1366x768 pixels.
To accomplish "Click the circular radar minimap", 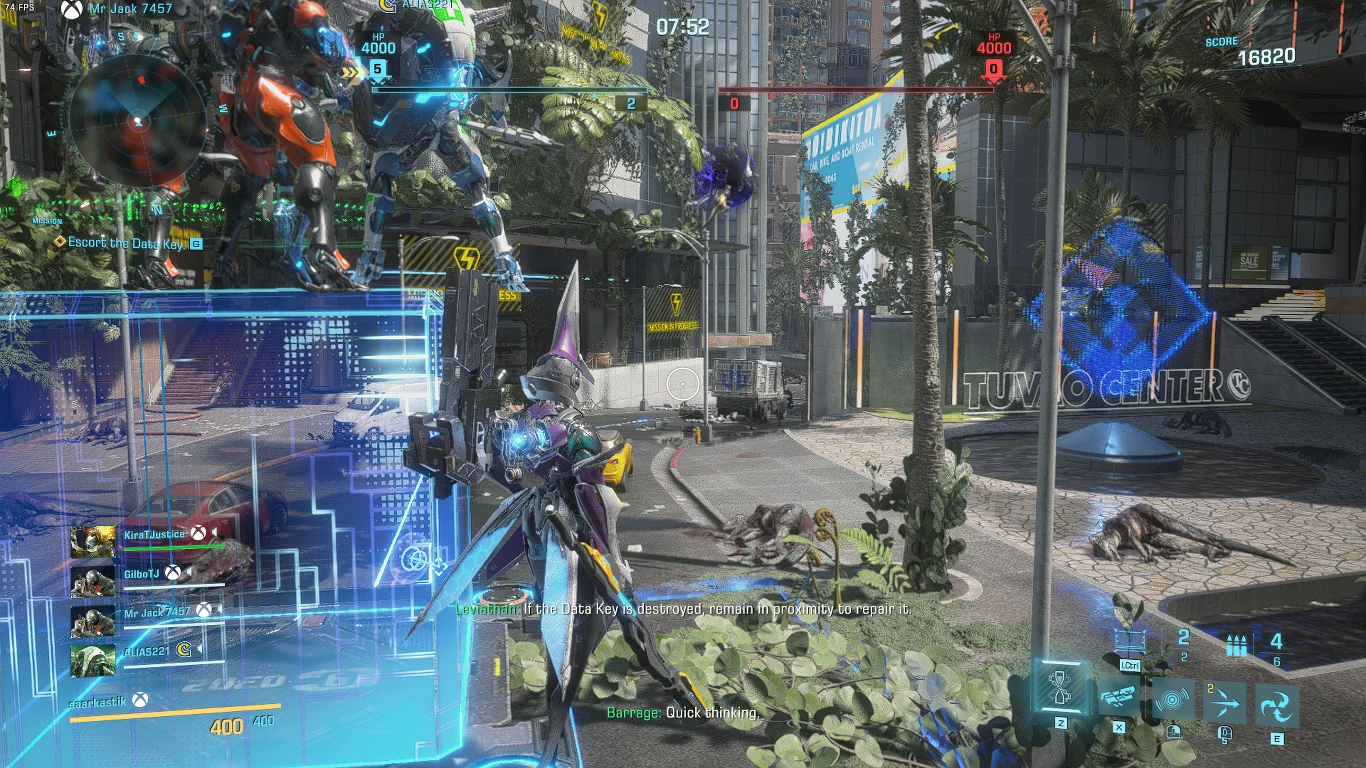I will (138, 120).
